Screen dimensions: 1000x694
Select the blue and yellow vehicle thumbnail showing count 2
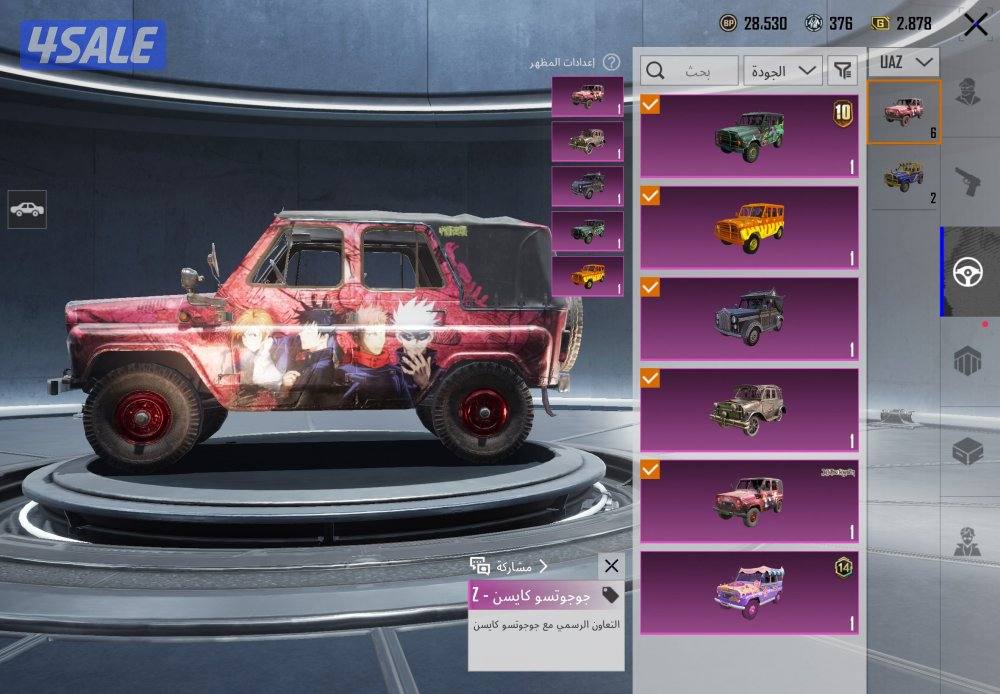(x=904, y=180)
